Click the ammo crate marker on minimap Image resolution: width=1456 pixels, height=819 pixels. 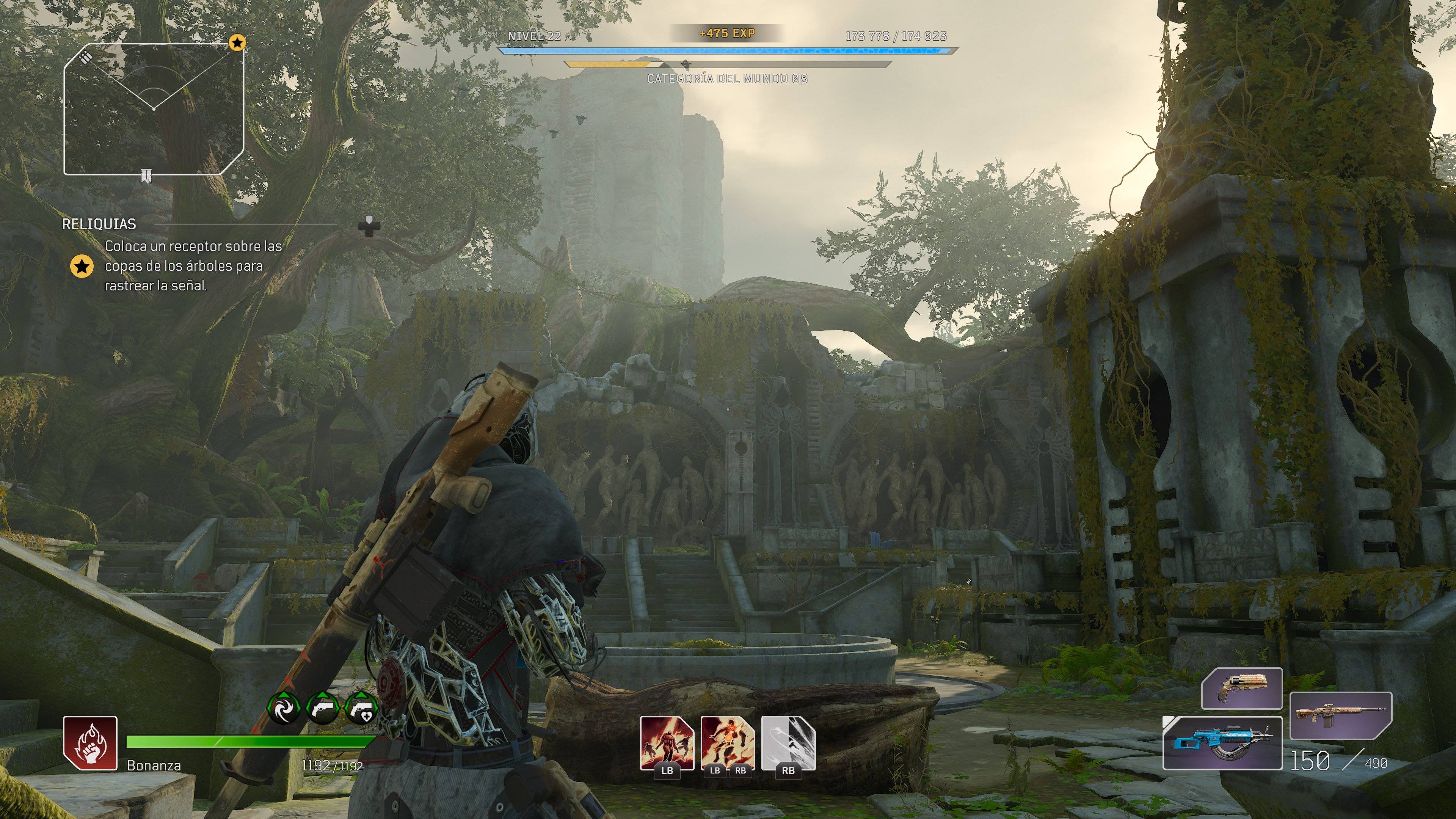[x=86, y=57]
